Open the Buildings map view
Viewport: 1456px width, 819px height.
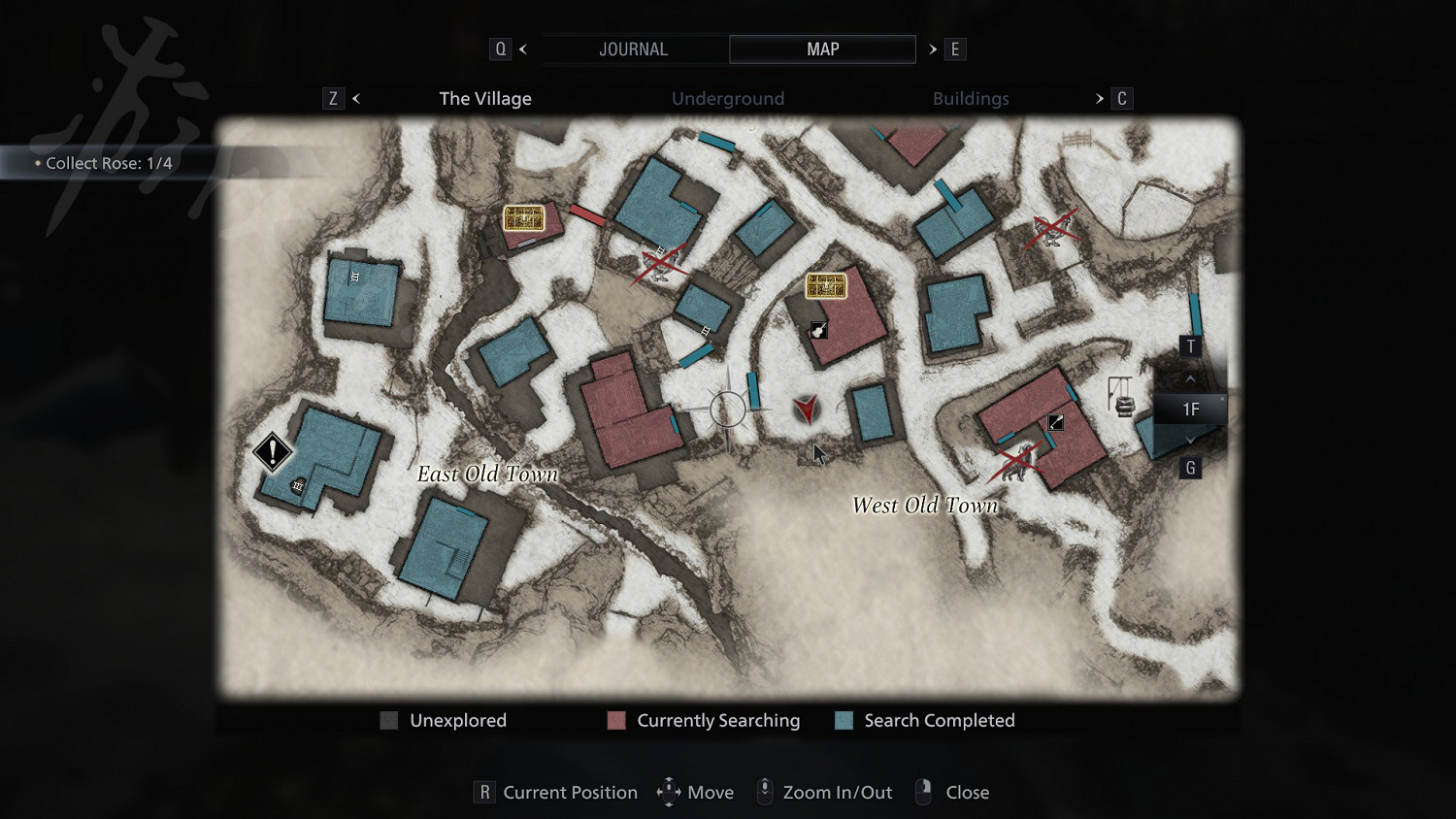click(x=971, y=99)
